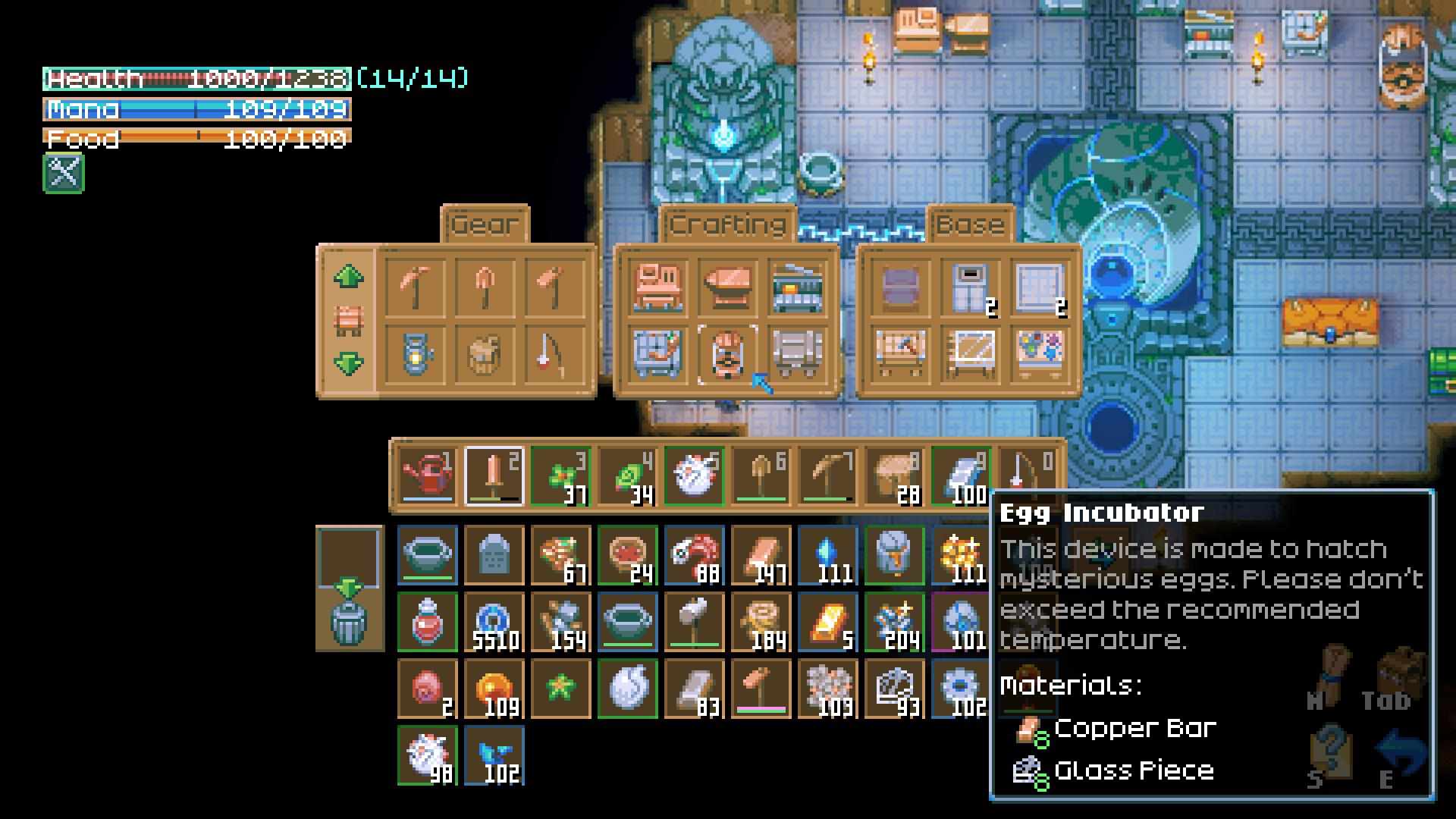Pick the gray tombstone item in the inventory

[x=494, y=555]
